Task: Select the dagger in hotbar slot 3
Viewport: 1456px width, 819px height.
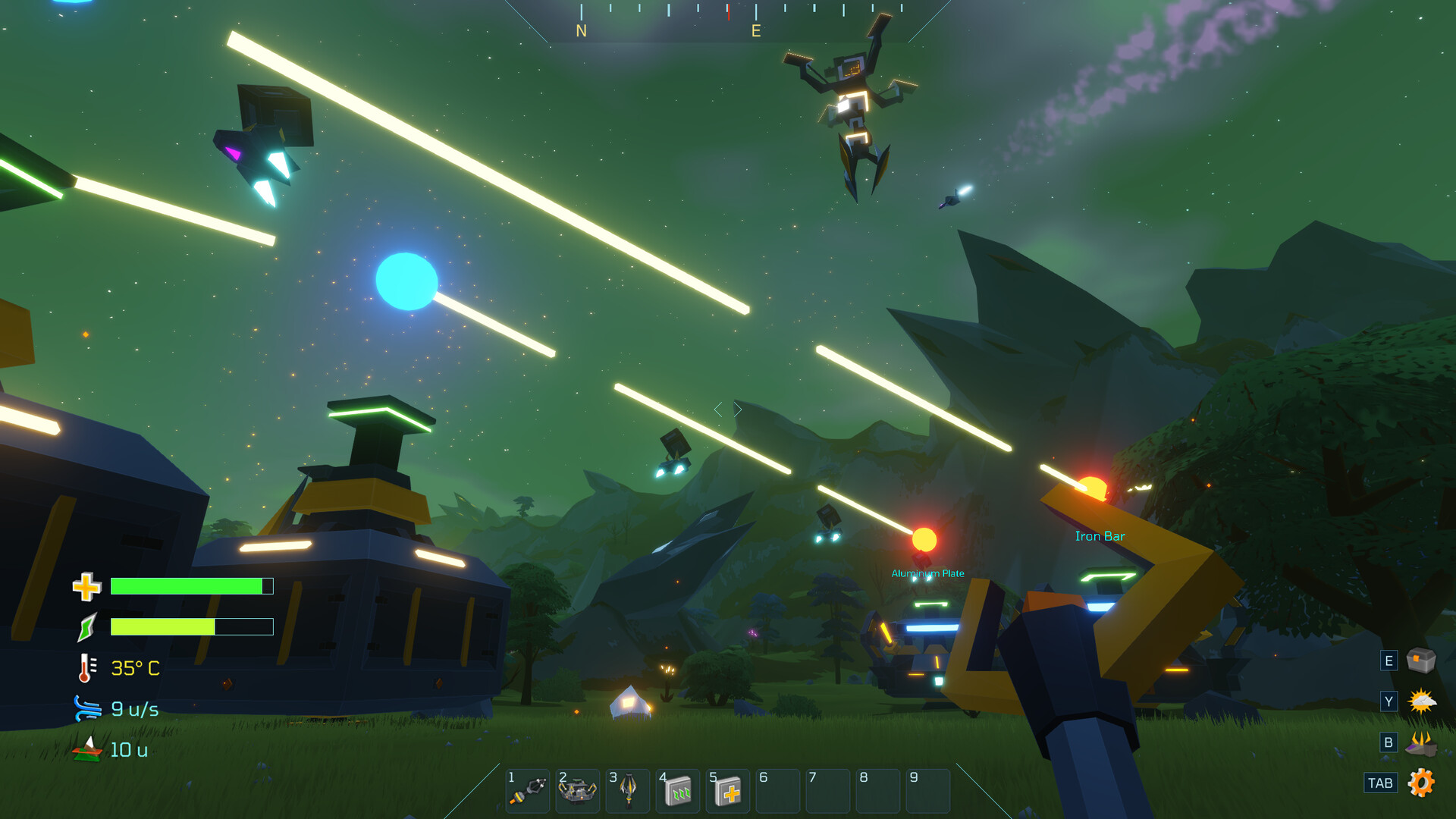Action: (627, 790)
